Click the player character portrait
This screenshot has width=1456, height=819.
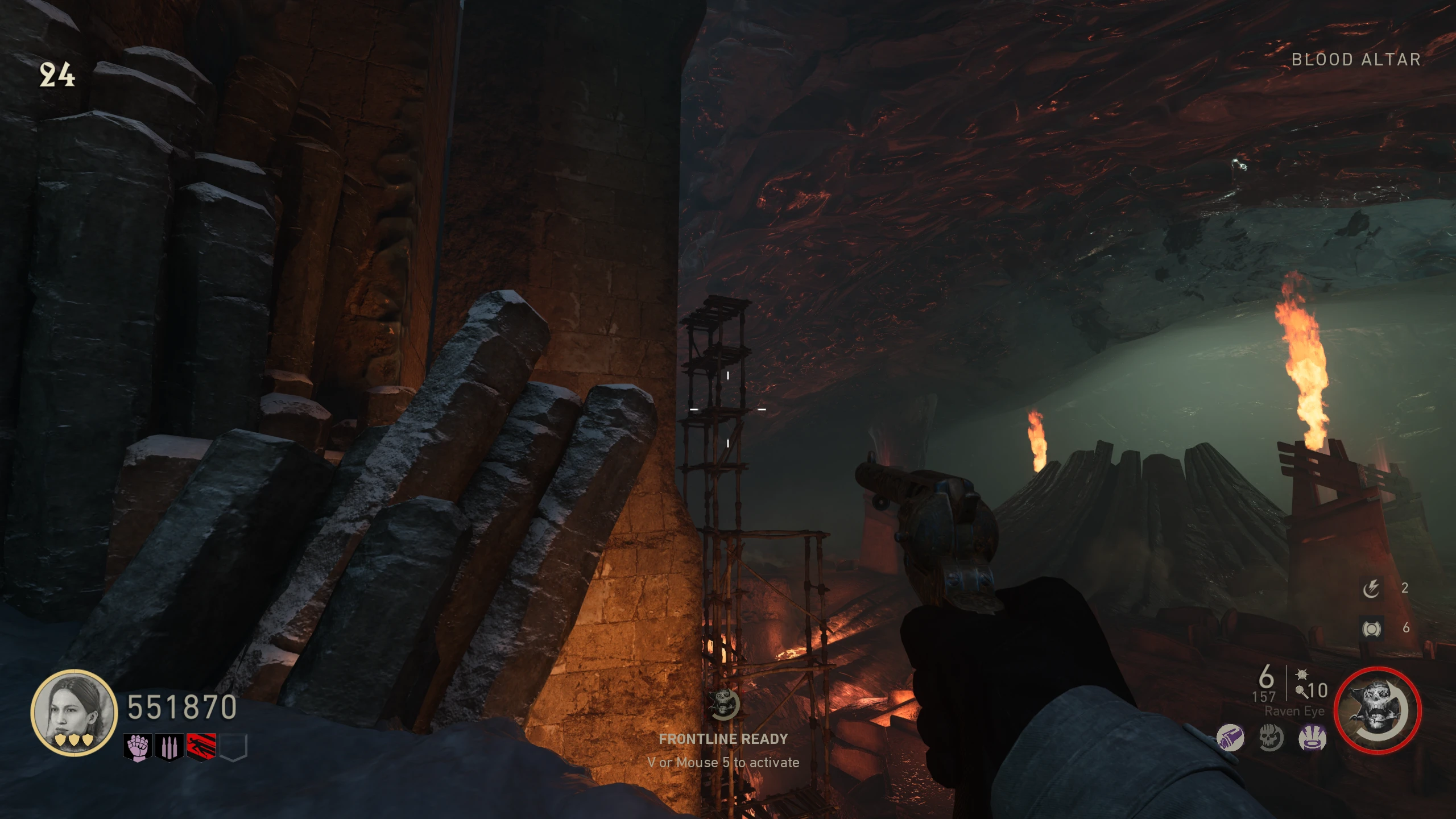tap(73, 713)
